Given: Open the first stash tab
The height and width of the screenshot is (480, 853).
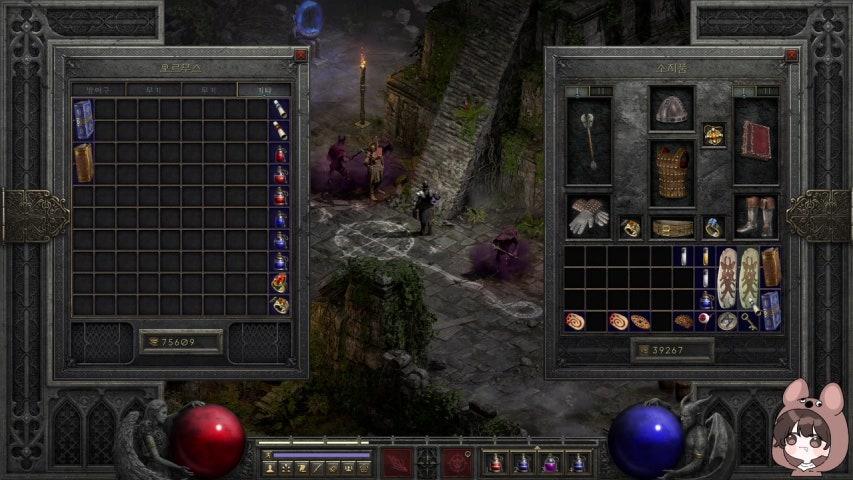Looking at the screenshot, I should (x=97, y=90).
